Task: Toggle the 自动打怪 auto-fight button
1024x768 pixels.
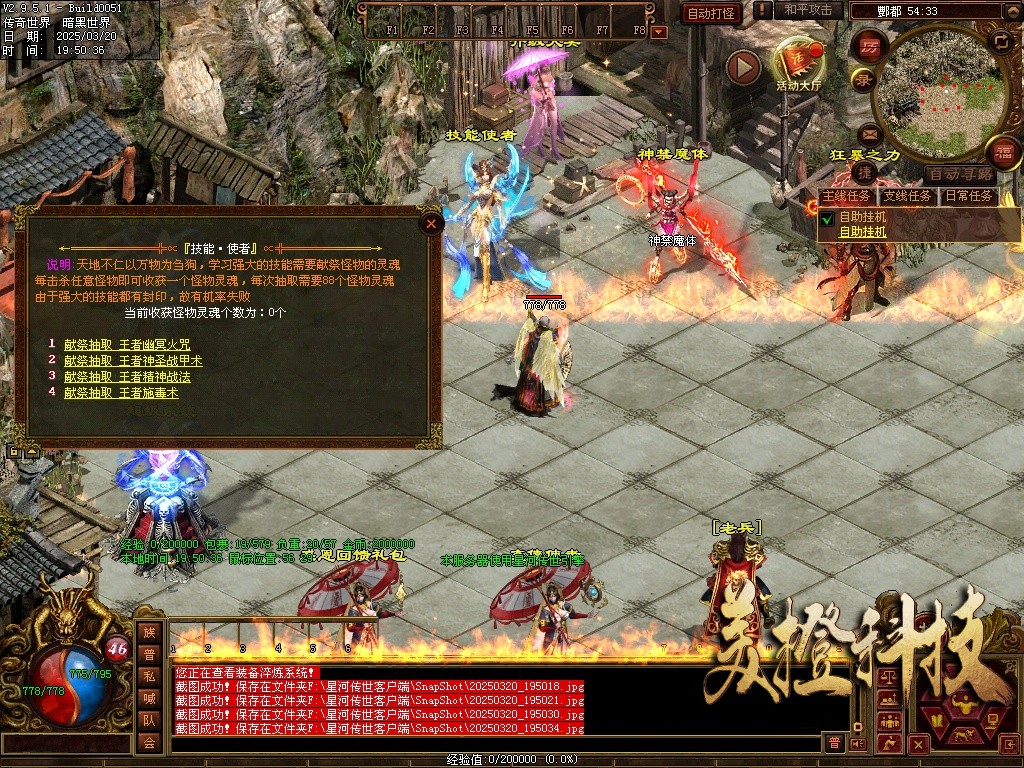Action: point(711,13)
